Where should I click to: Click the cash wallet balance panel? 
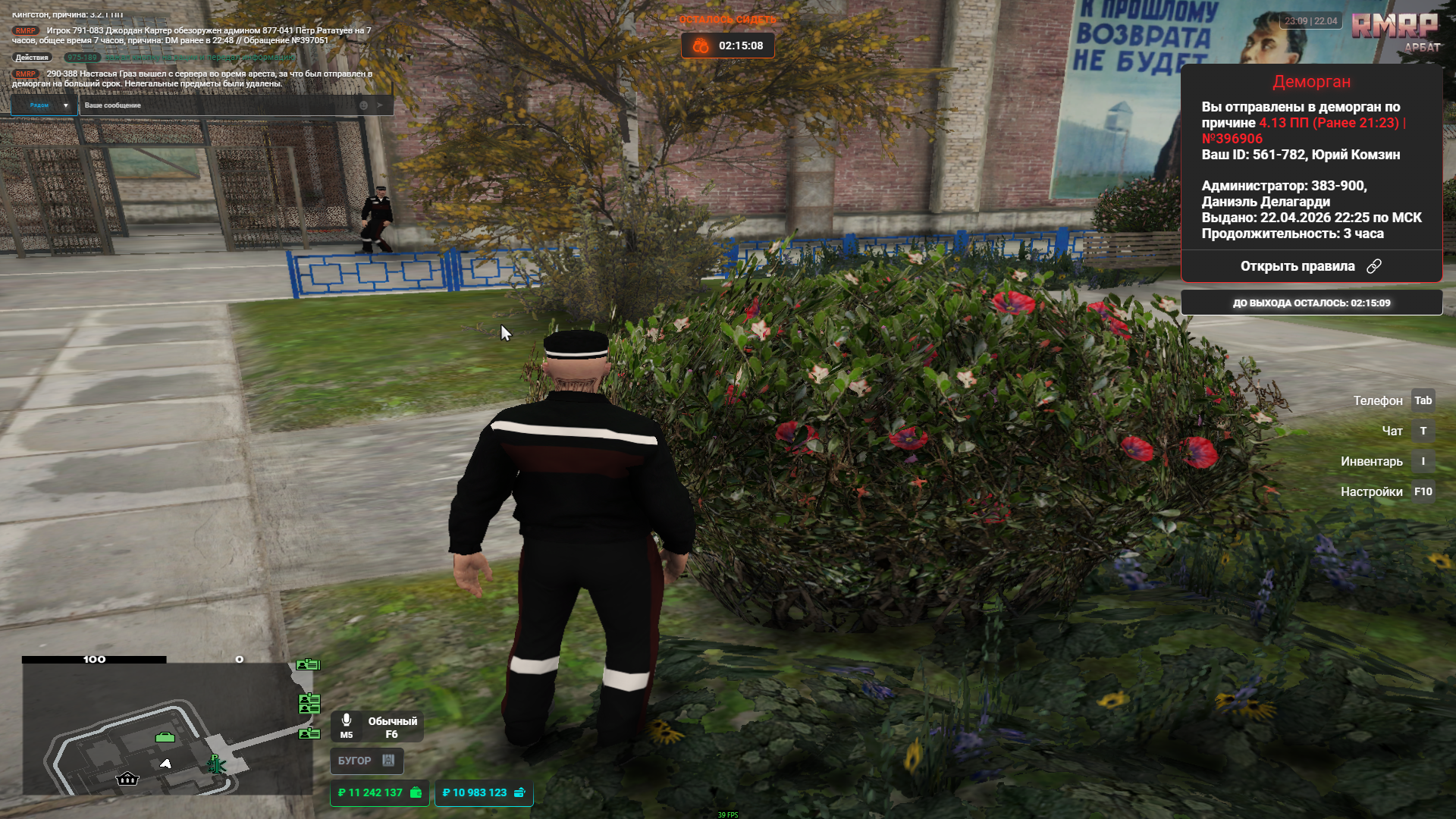click(379, 792)
